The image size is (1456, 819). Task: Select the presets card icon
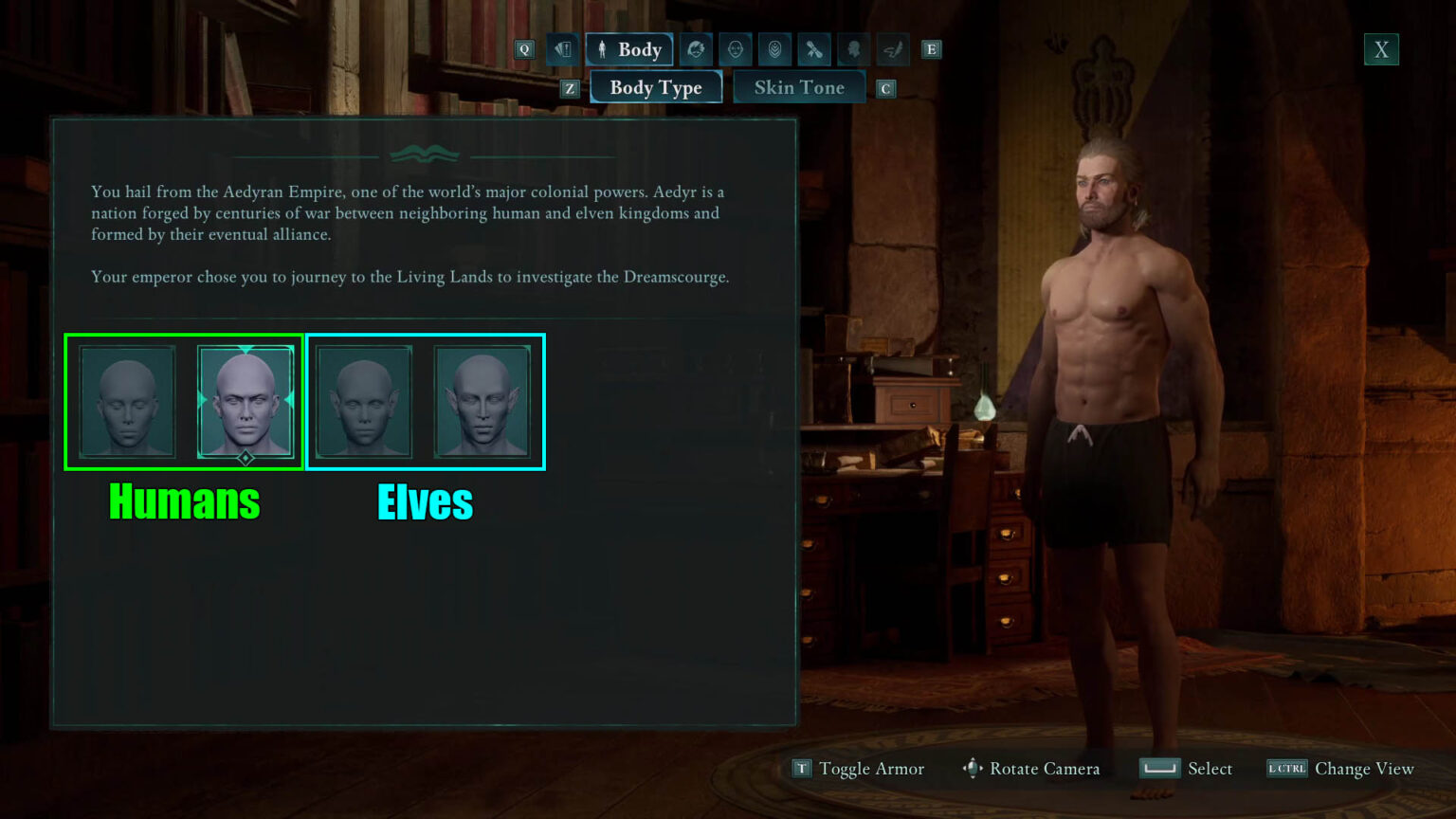(562, 49)
